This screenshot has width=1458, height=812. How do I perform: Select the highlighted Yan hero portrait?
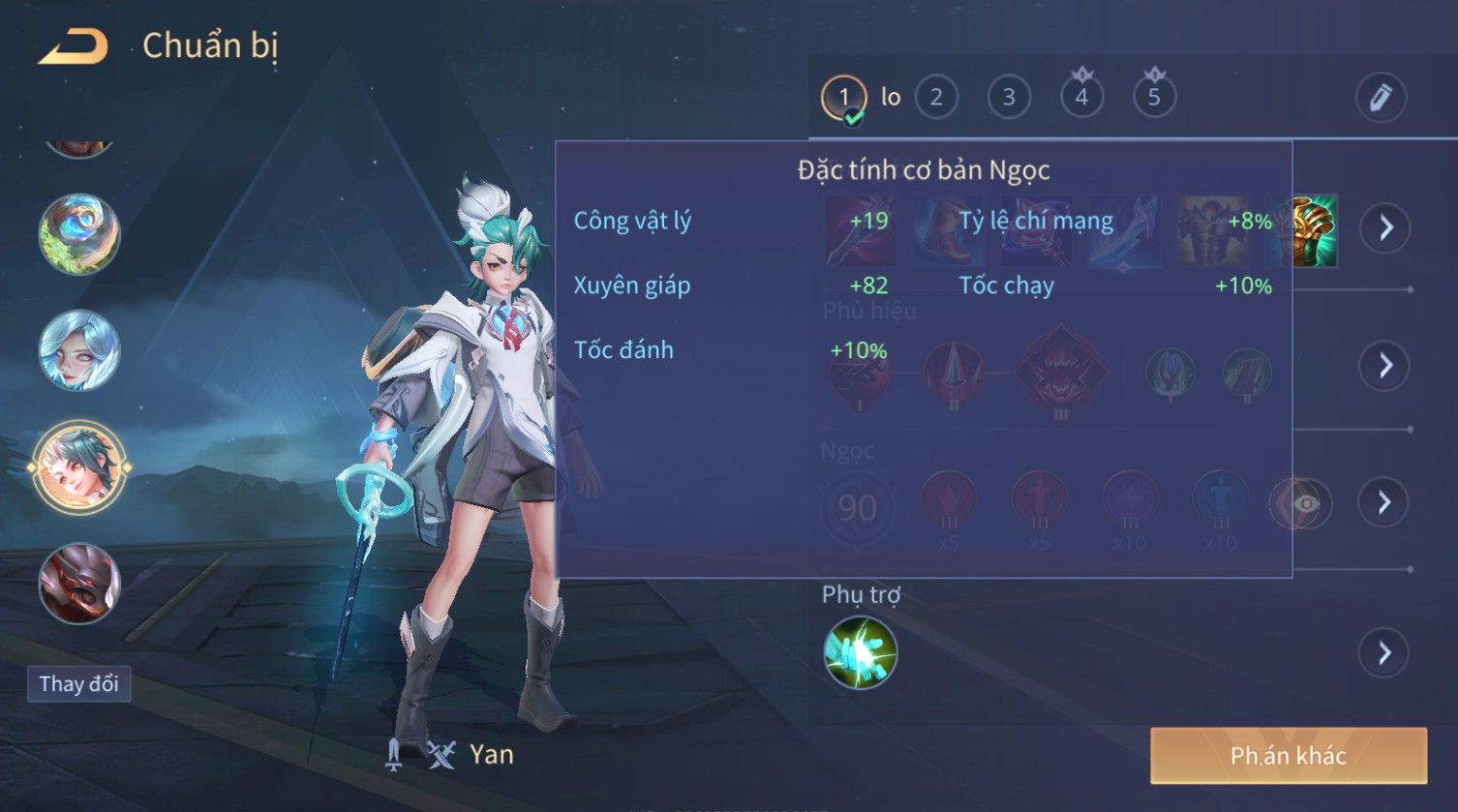(x=79, y=466)
